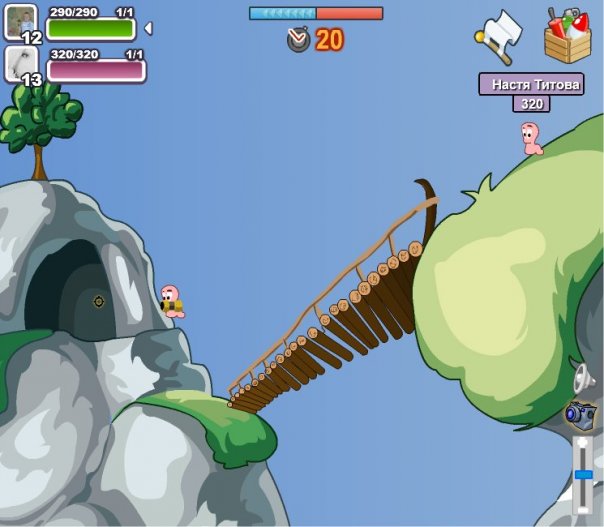
Task: Click the white arrow beside the green bar
Action: 149,28
